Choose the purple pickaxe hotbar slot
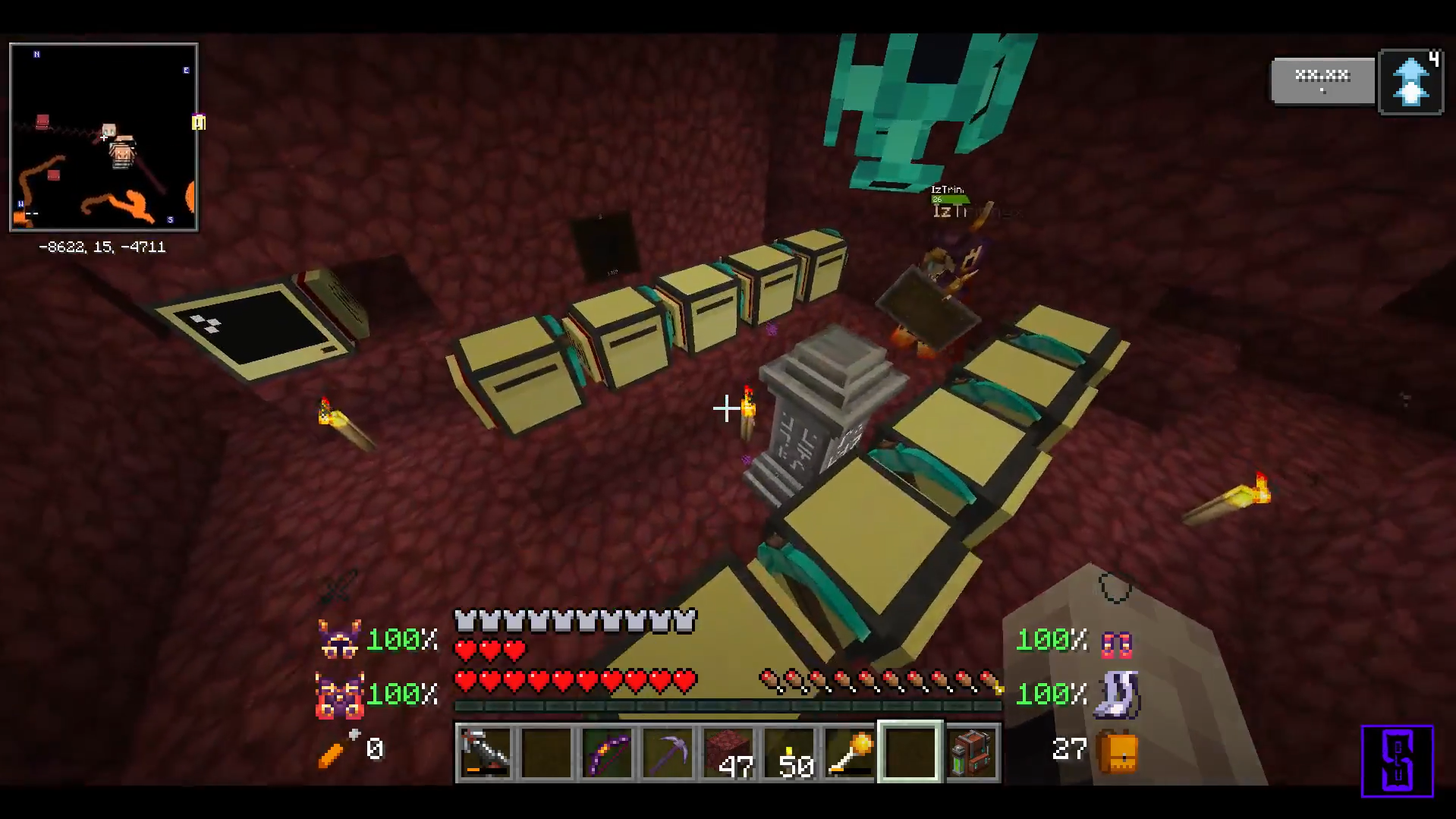Image resolution: width=1456 pixels, height=819 pixels. 668,752
